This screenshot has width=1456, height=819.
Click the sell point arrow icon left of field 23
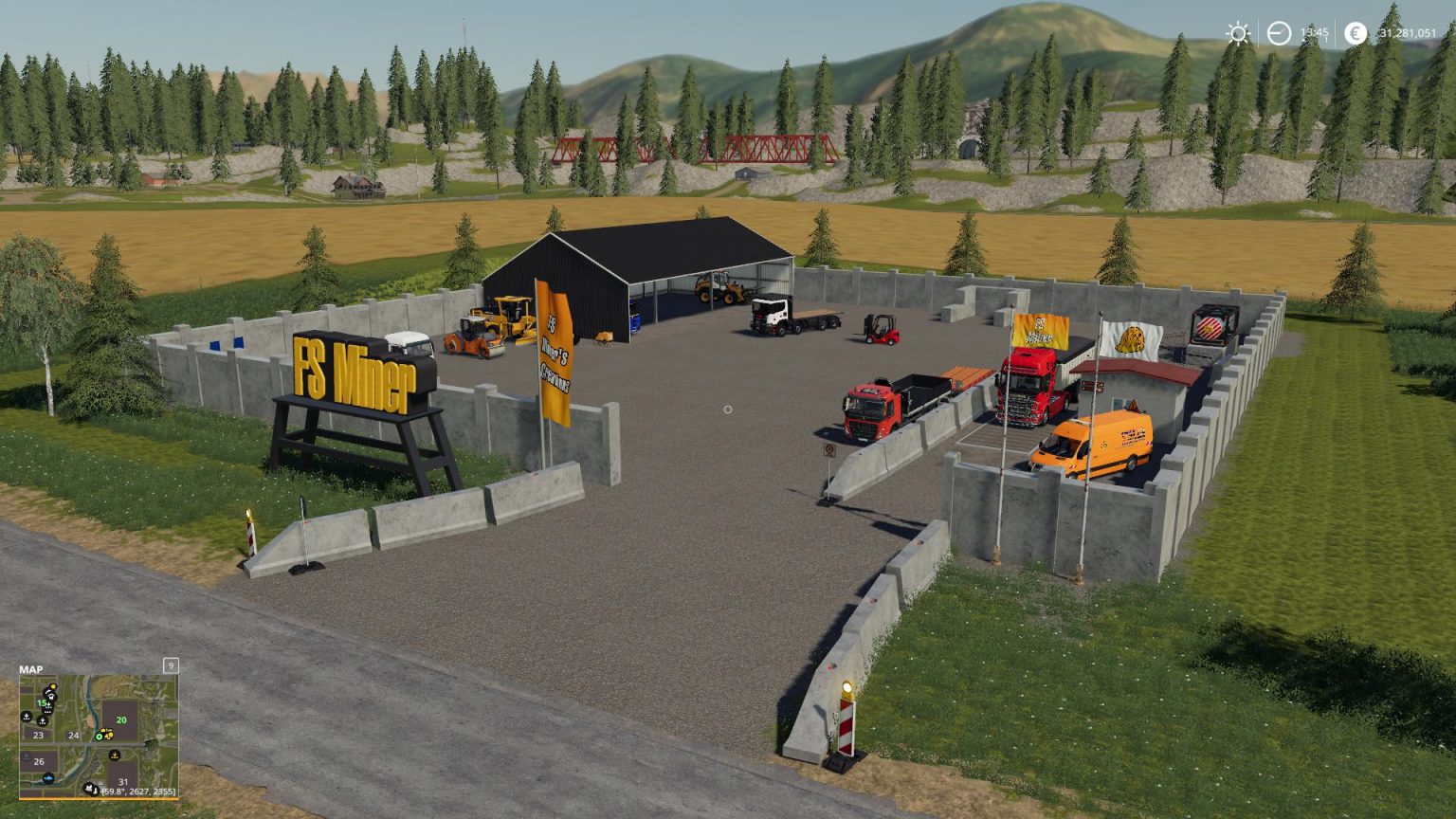point(26,717)
